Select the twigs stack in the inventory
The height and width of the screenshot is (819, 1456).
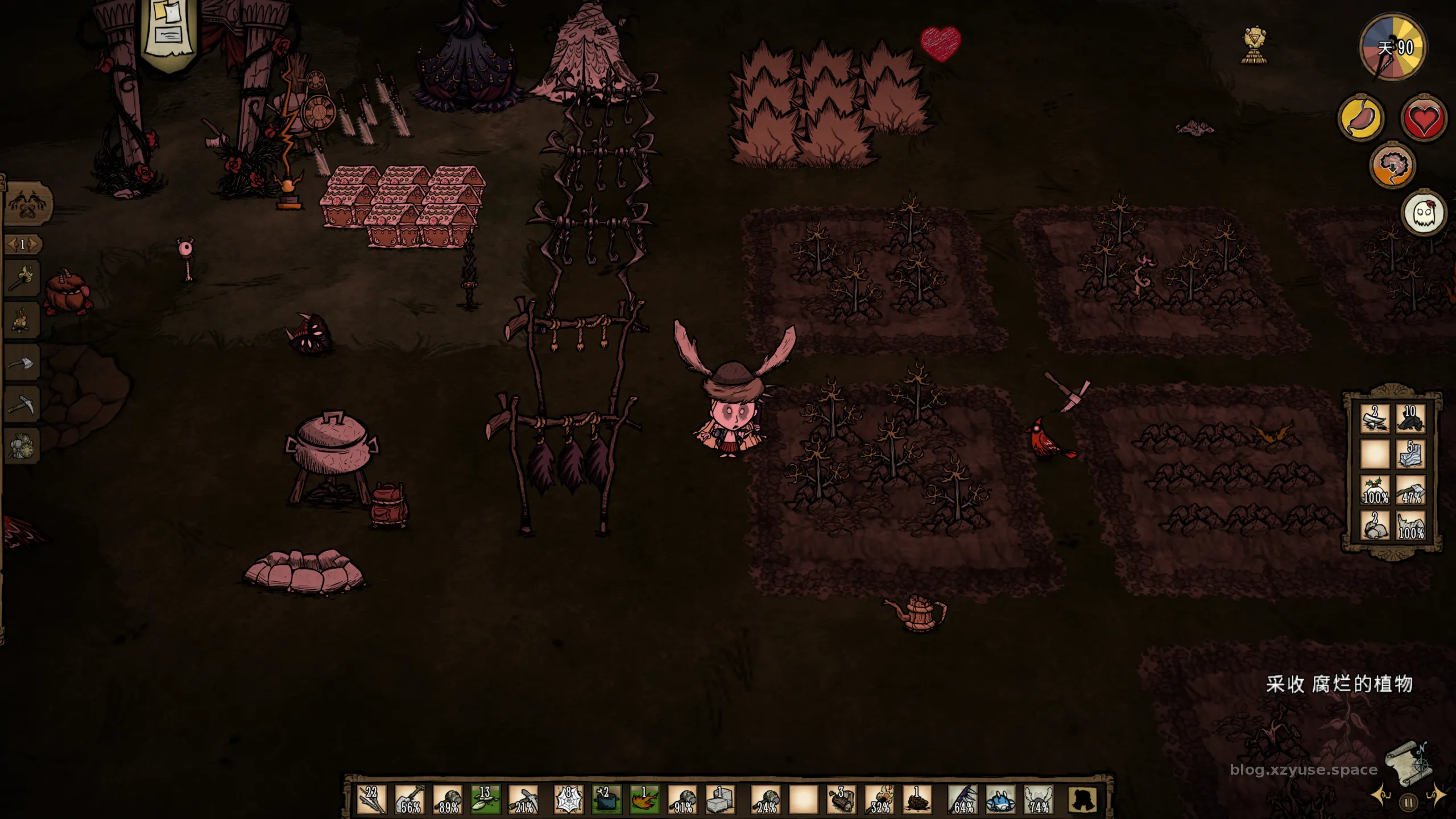(372, 799)
